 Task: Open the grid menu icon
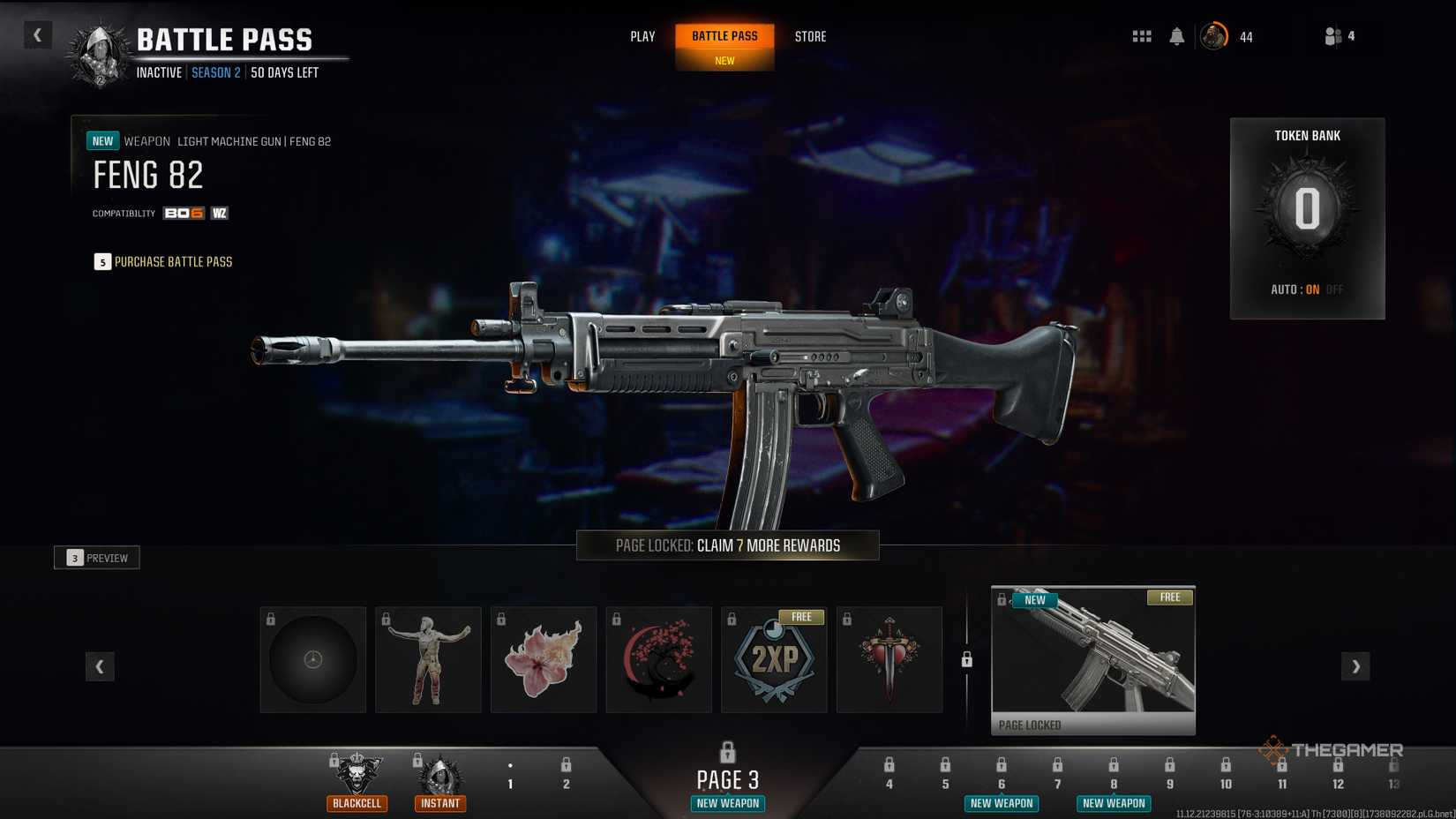click(1142, 36)
